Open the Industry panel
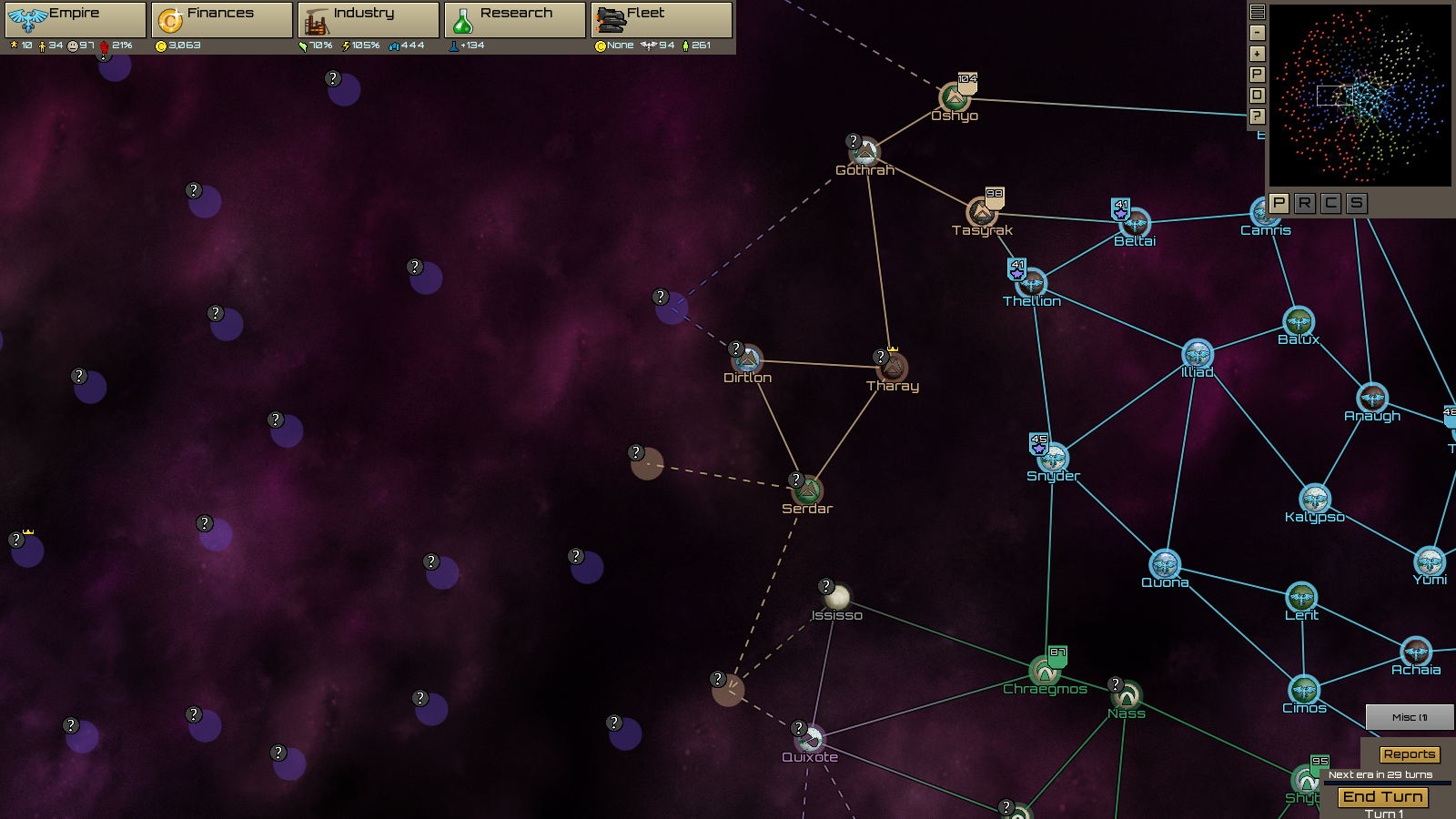Viewport: 1456px width, 819px height. [x=369, y=19]
